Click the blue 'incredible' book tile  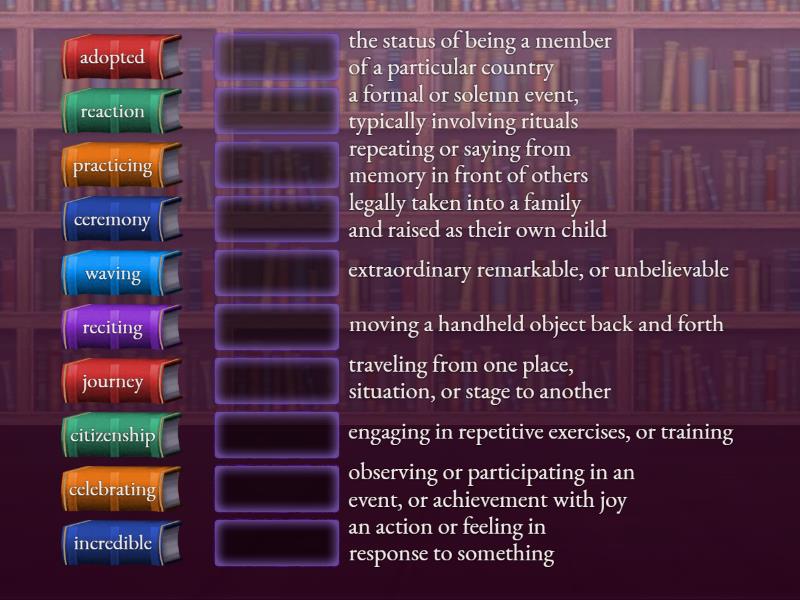click(119, 544)
